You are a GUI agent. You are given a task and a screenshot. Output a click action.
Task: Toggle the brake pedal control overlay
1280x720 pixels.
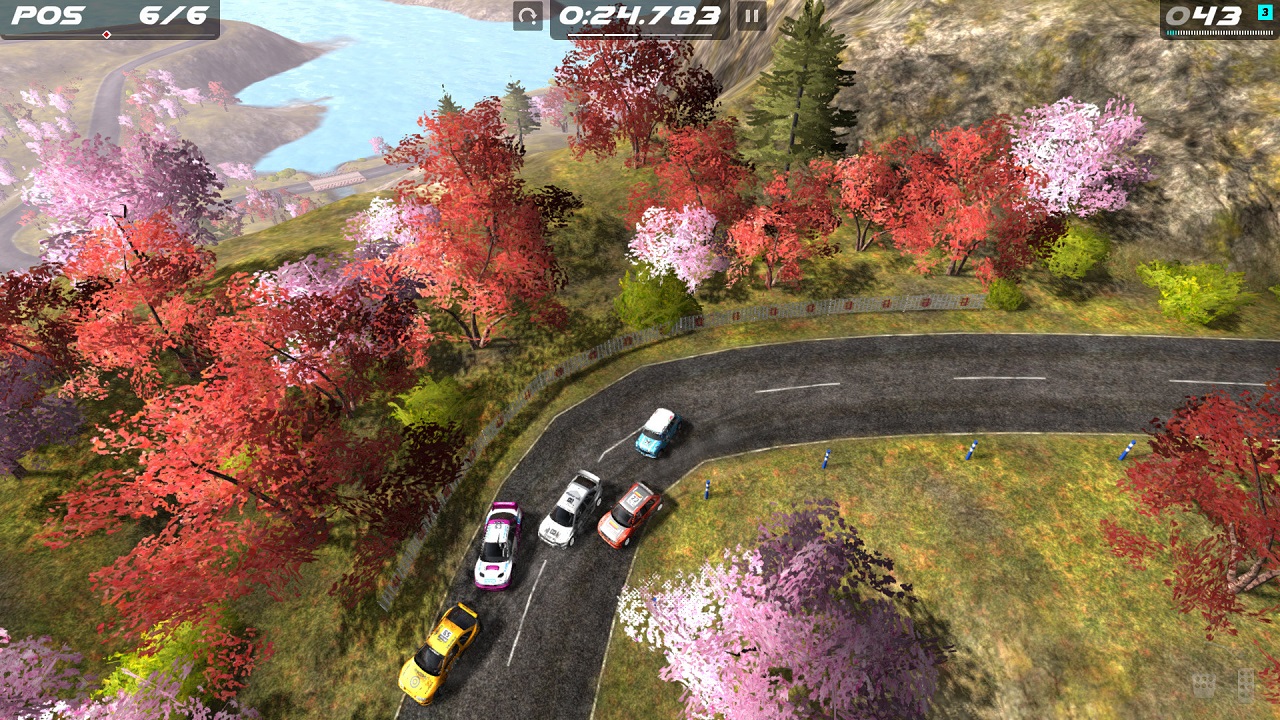pyautogui.click(x=1203, y=686)
